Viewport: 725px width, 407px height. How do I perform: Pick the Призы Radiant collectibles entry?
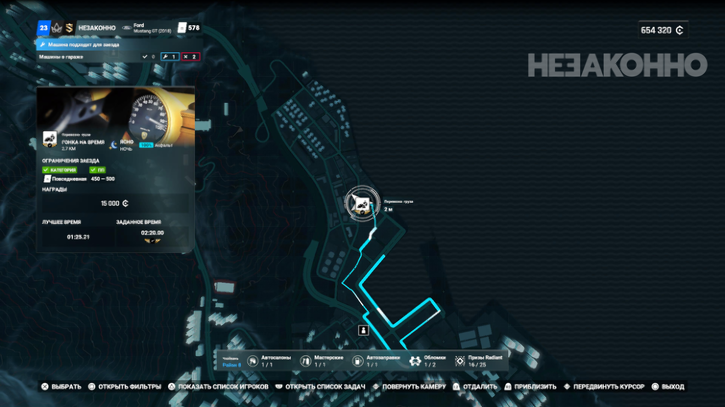tap(478, 360)
